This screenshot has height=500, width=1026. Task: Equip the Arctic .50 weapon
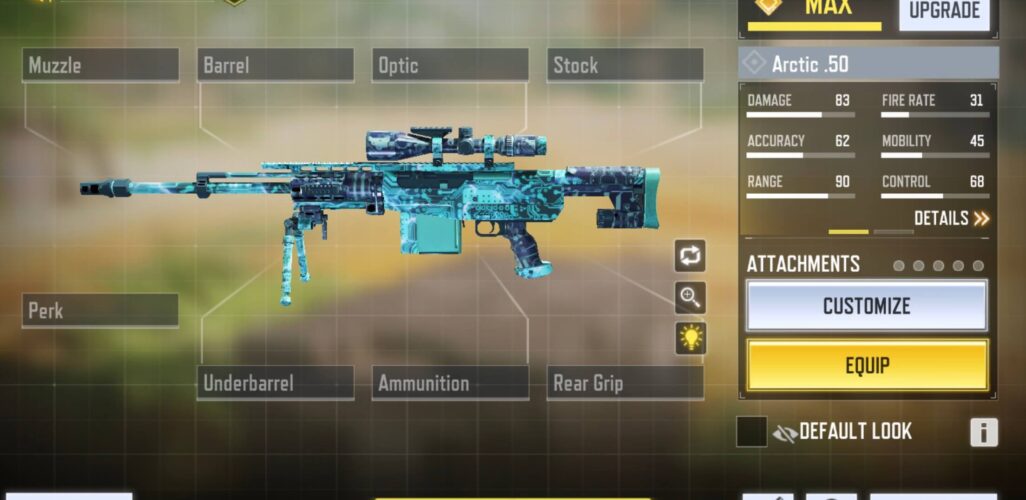(866, 365)
